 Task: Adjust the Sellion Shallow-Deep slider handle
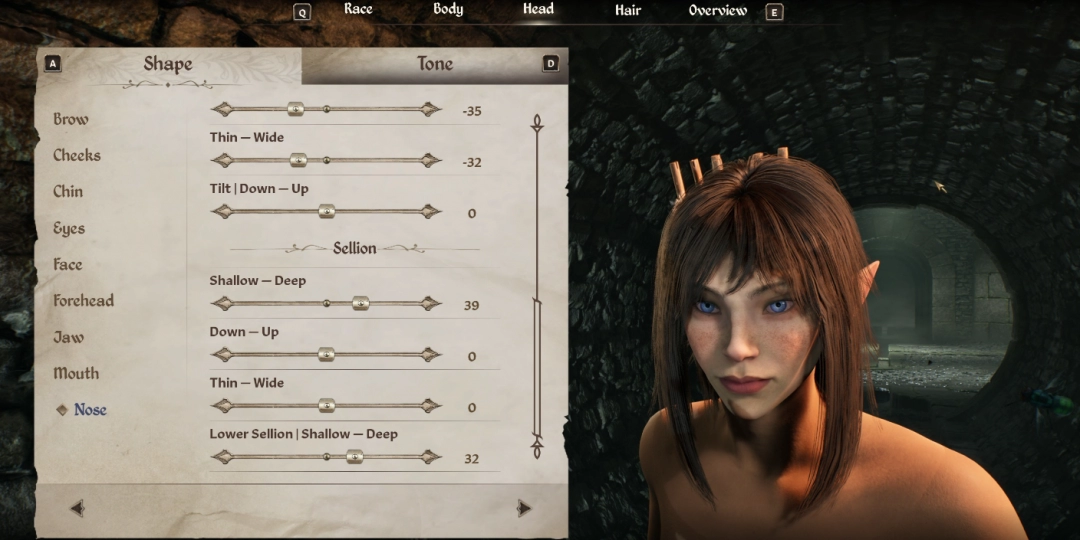[x=360, y=303]
